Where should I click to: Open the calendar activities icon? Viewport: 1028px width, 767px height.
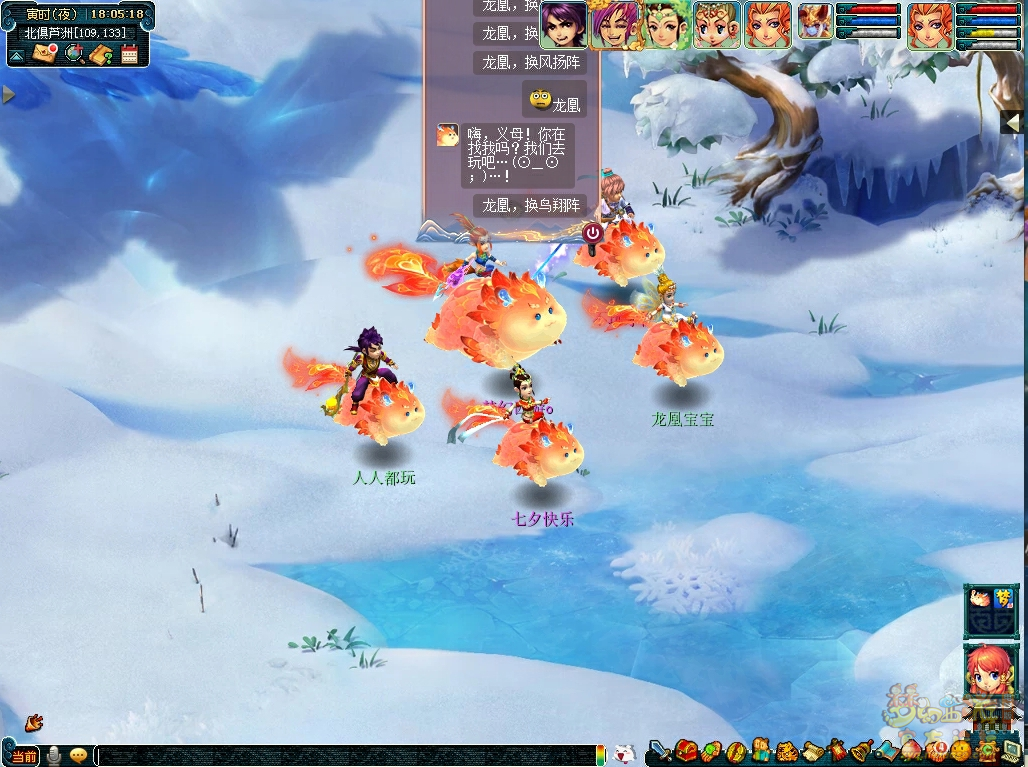coord(129,54)
